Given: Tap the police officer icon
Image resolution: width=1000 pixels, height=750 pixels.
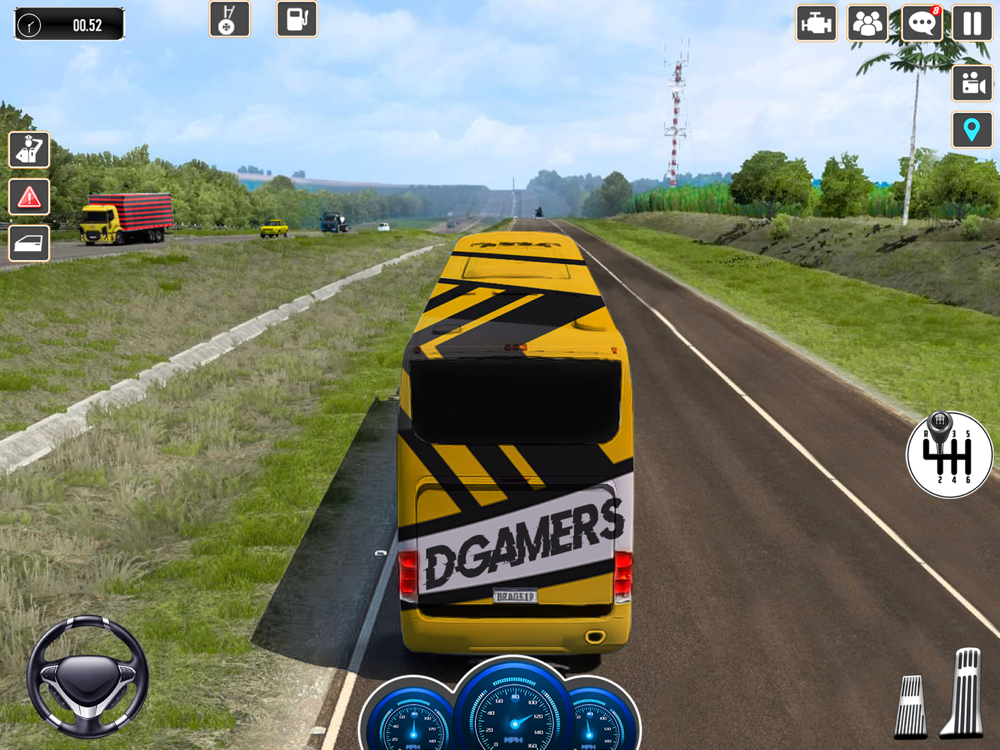Looking at the screenshot, I should pos(29,150).
